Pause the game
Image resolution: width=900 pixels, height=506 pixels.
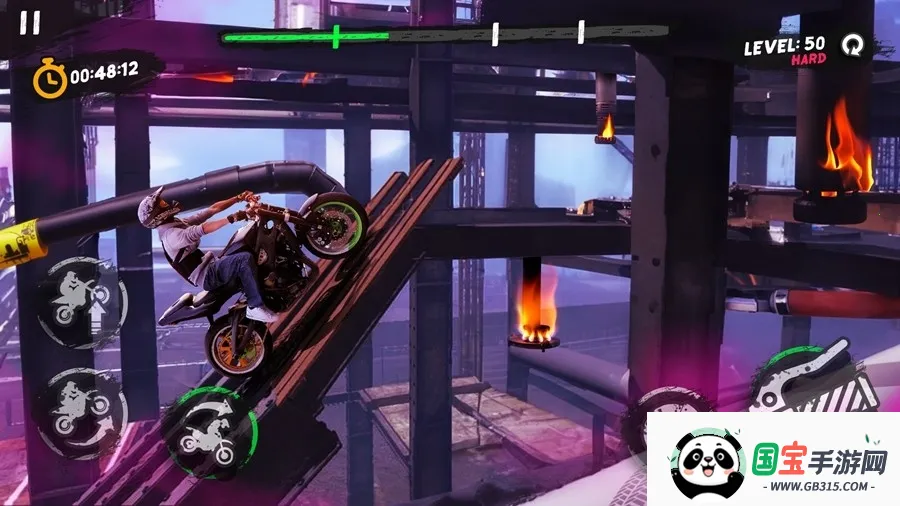pos(30,23)
